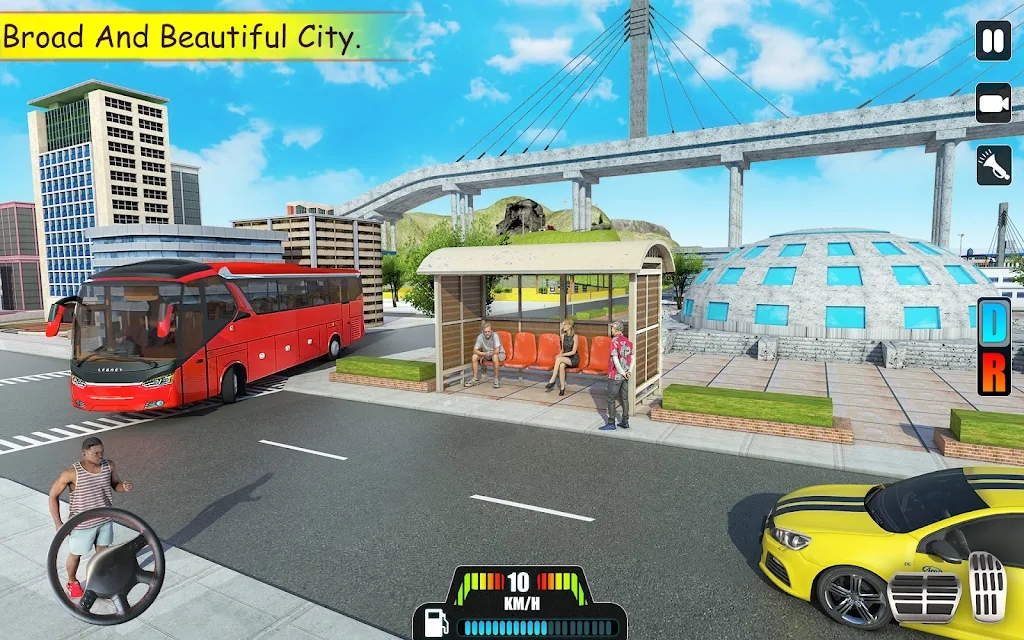Step on the tall accelerator pedal
The height and width of the screenshot is (640, 1024).
coord(987,584)
